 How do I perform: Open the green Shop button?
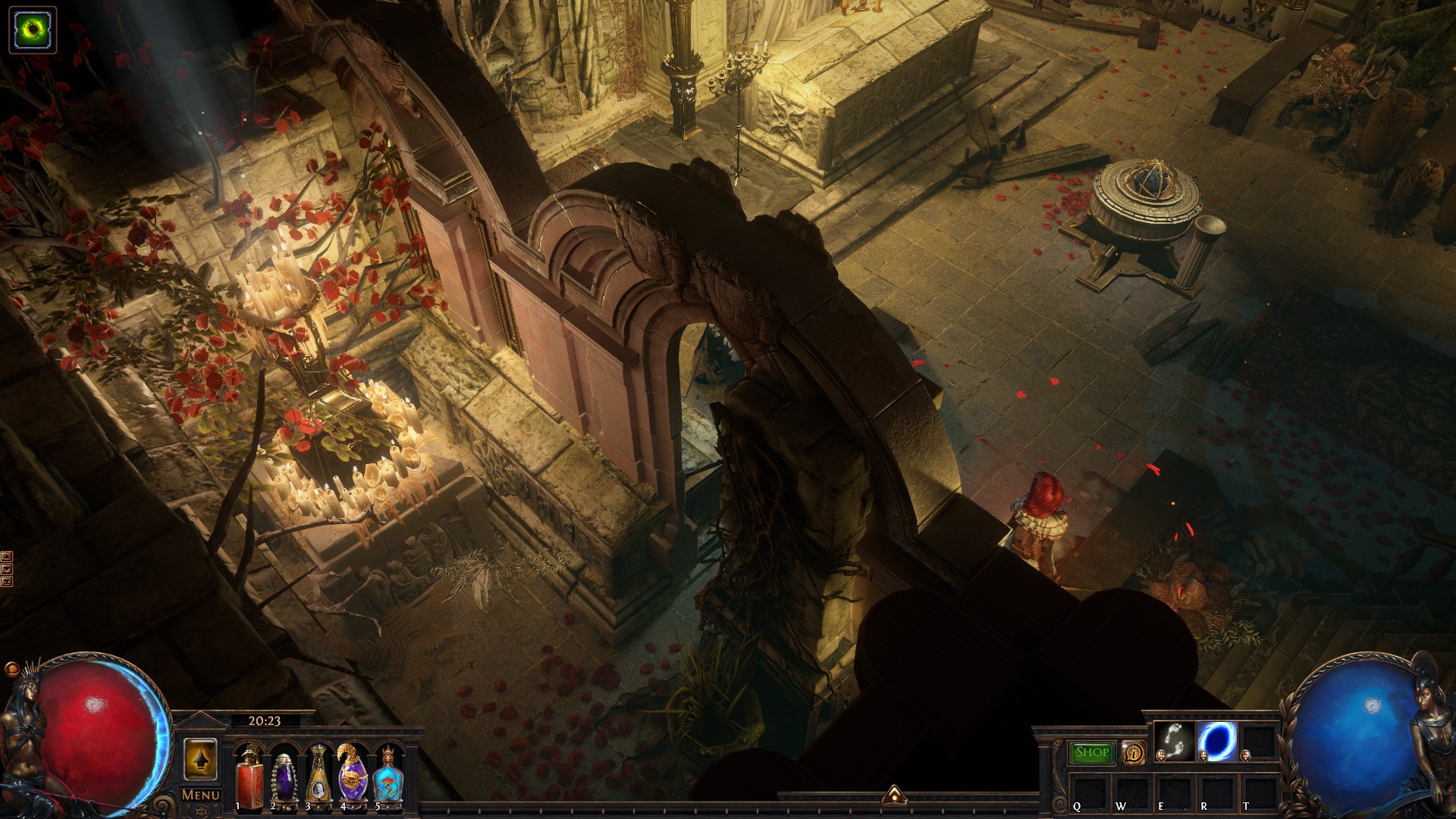1091,752
